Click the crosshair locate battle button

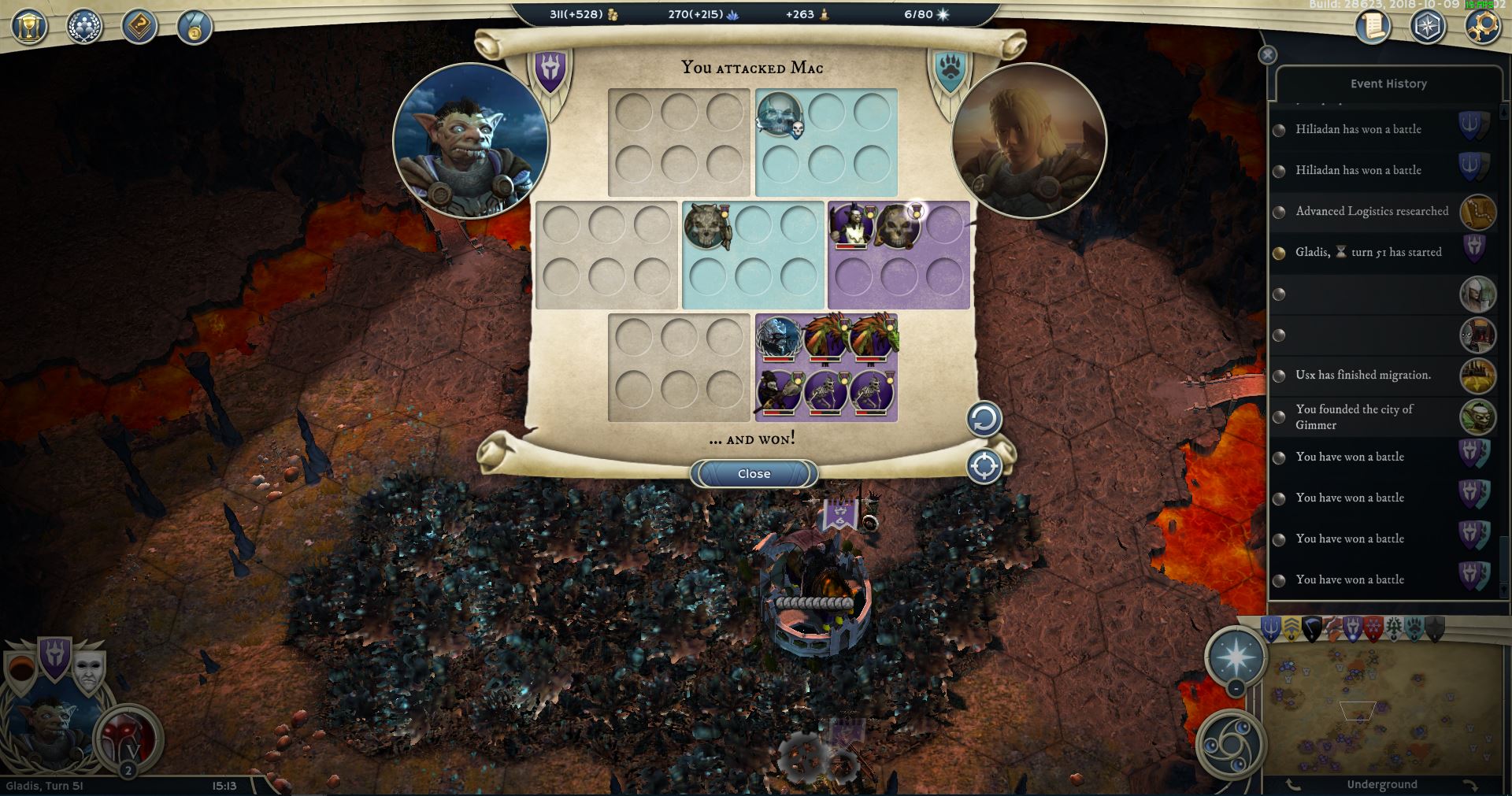click(984, 466)
